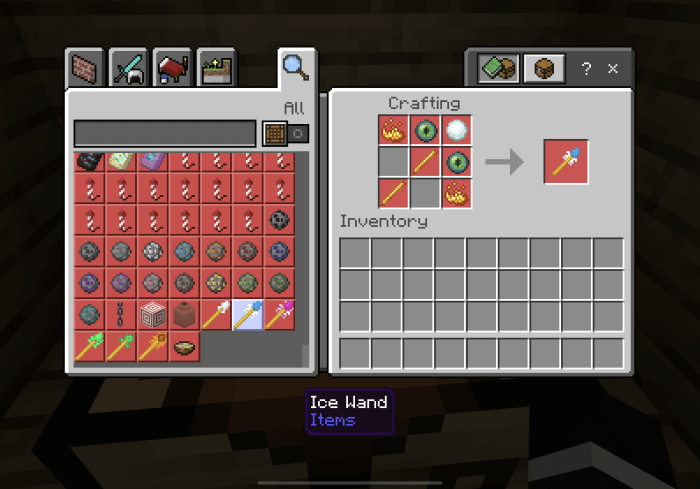Image resolution: width=700 pixels, height=489 pixels.
Task: Select the highlighted Ice Wand recipe
Action: [x=248, y=315]
